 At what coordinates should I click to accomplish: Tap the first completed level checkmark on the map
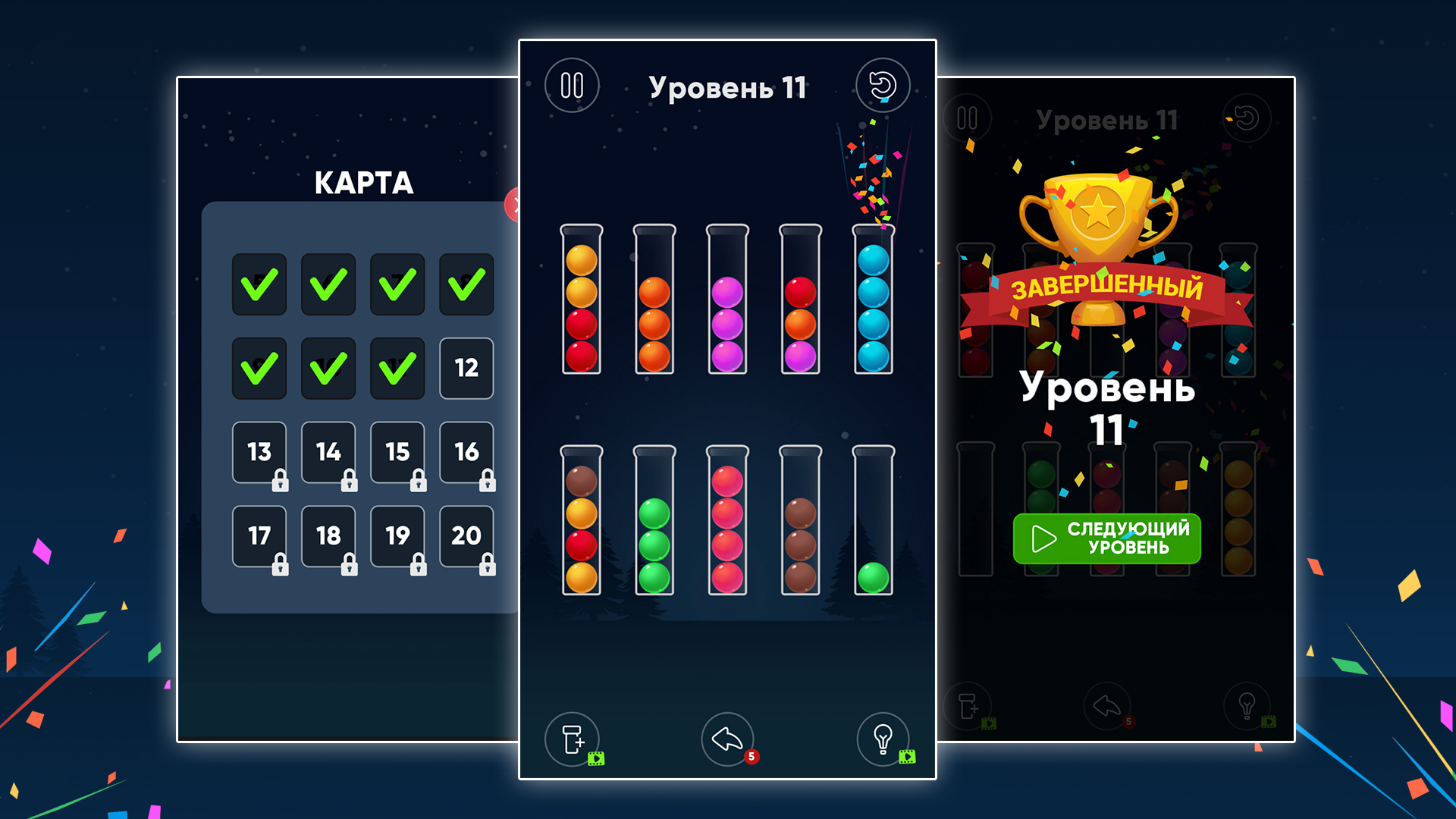coord(259,284)
